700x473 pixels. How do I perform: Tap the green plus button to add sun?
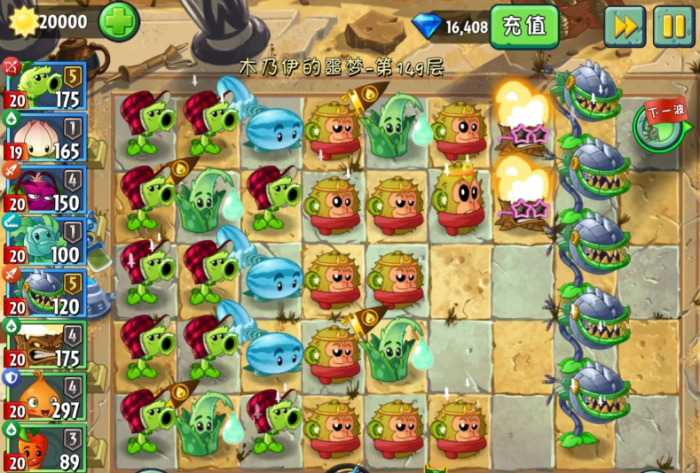pyautogui.click(x=119, y=21)
